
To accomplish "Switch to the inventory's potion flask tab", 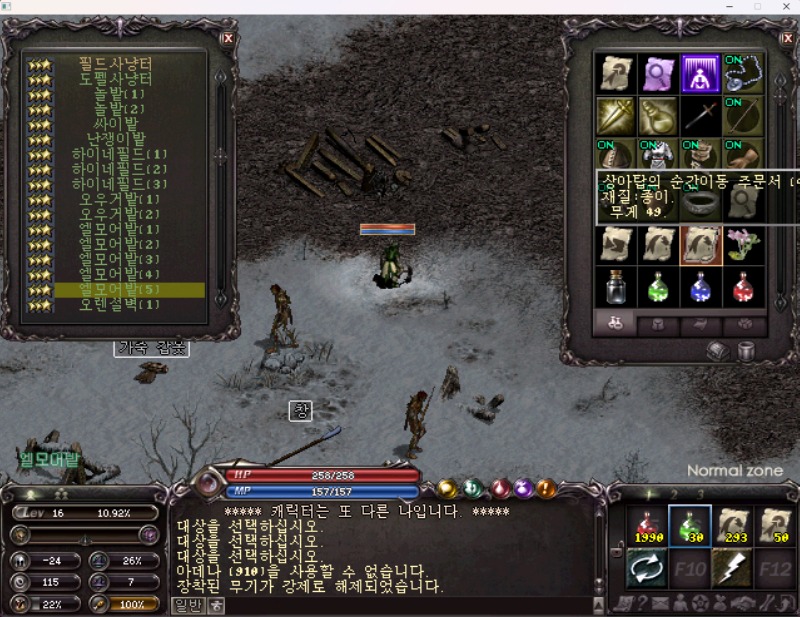I will [x=616, y=324].
